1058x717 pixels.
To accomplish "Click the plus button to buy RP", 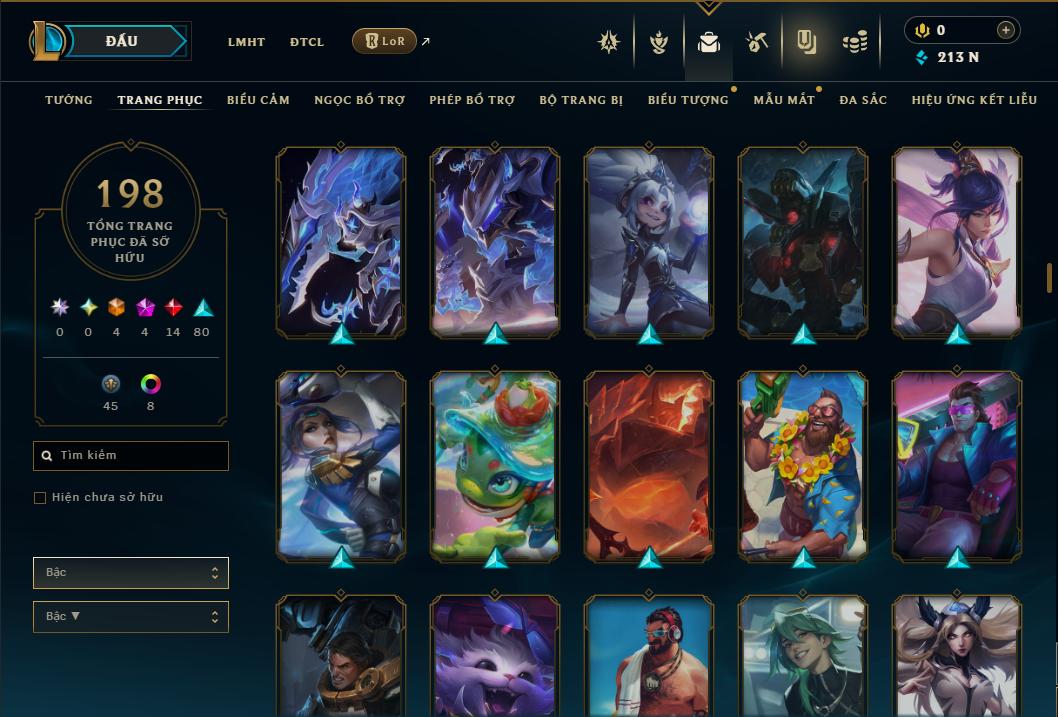I will (1006, 30).
